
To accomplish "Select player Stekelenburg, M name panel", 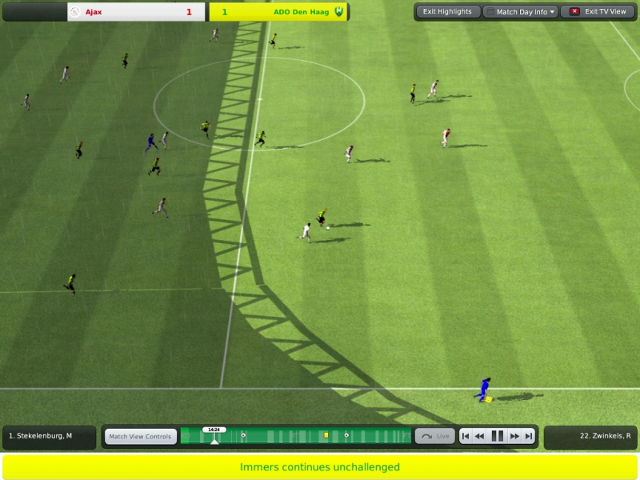I will [48, 437].
